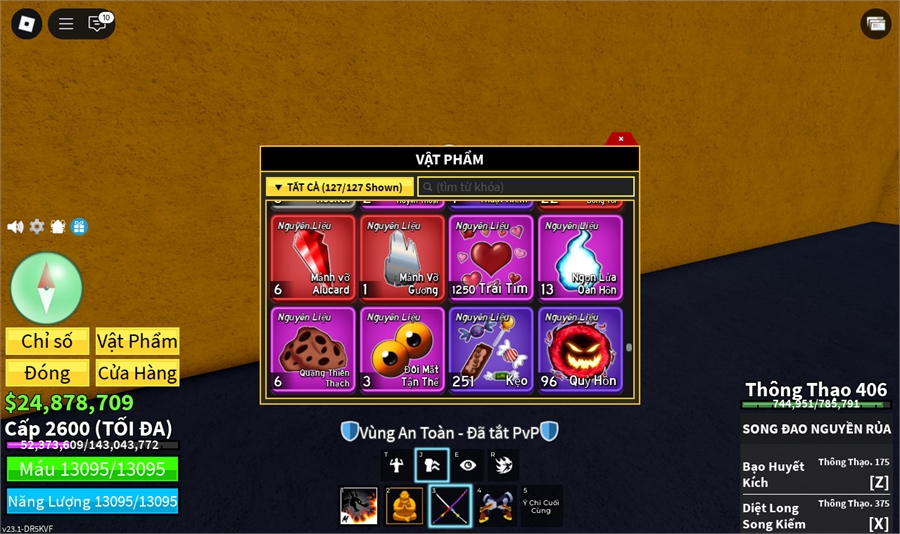Toggle the sound speaker icon
This screenshot has height=534, width=900.
coord(15,227)
